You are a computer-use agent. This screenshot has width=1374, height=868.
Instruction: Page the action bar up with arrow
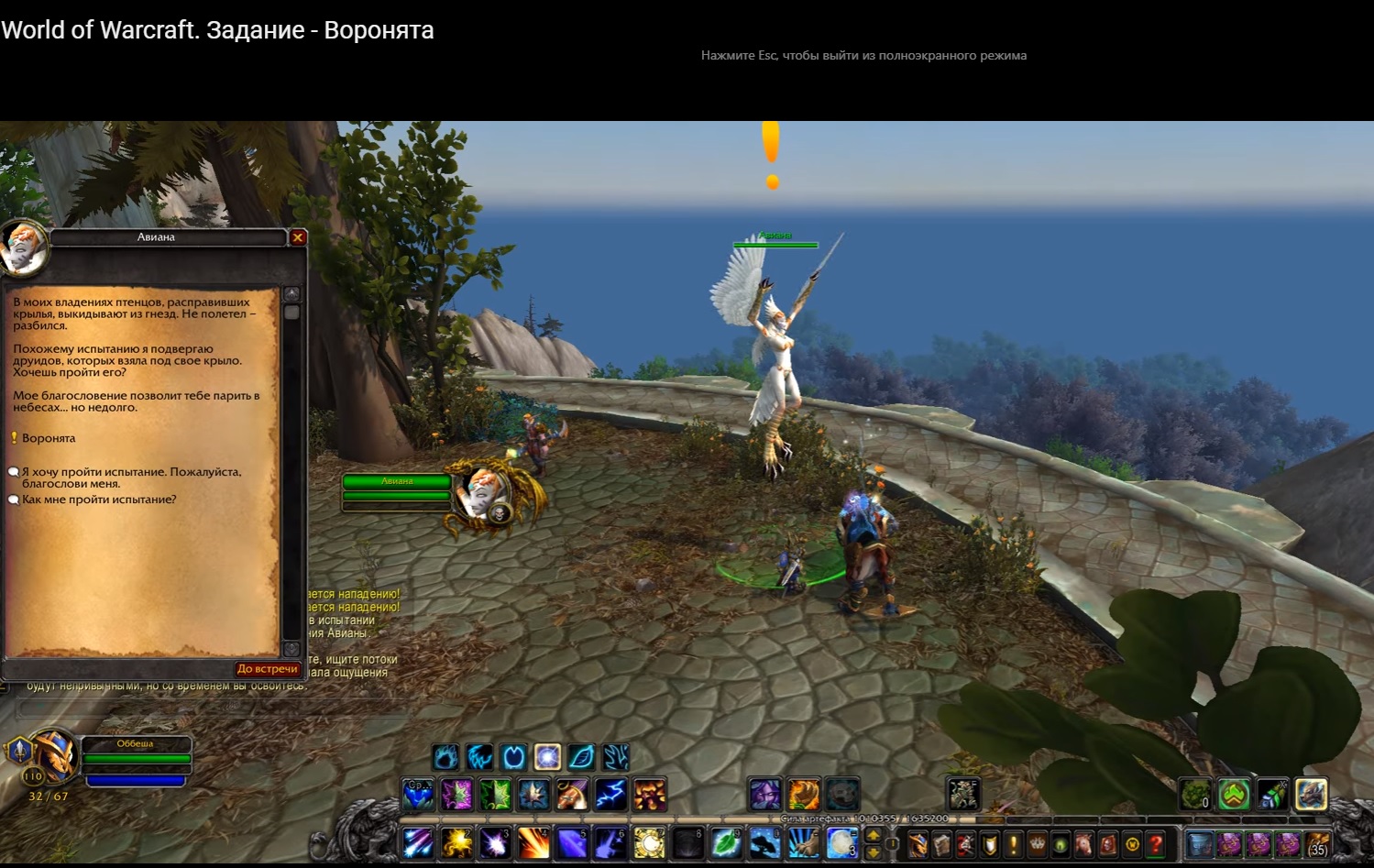pyautogui.click(x=874, y=835)
